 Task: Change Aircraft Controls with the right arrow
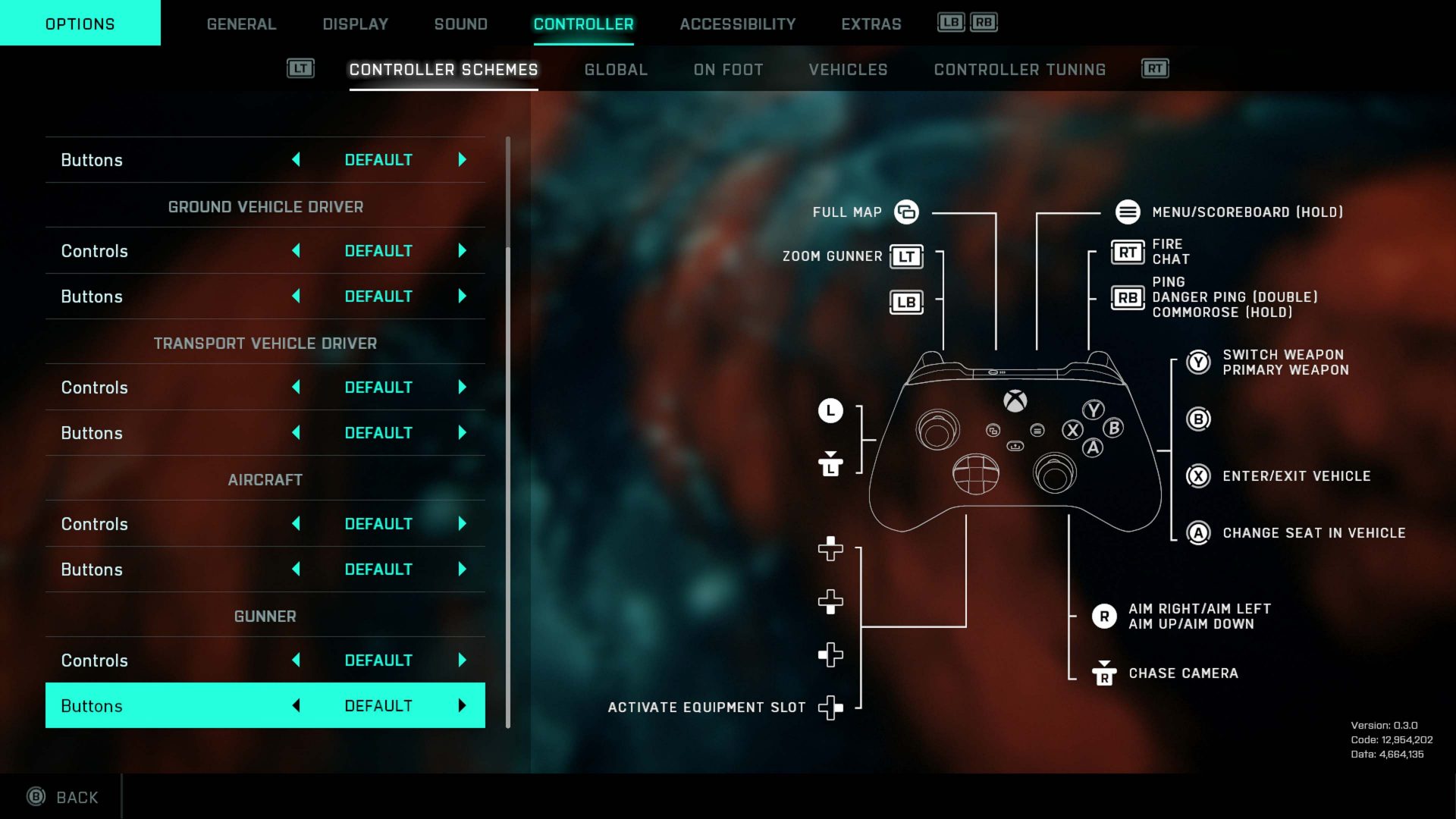pyautogui.click(x=463, y=524)
